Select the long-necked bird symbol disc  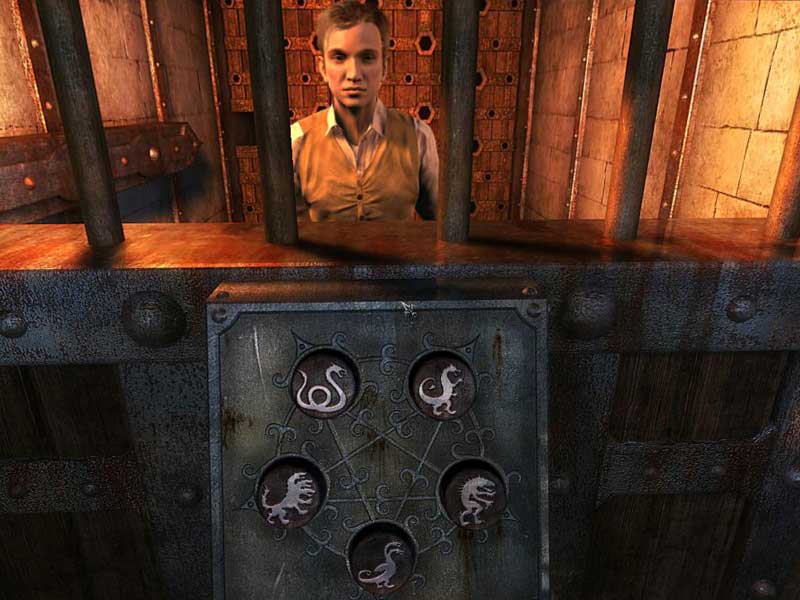[x=381, y=557]
